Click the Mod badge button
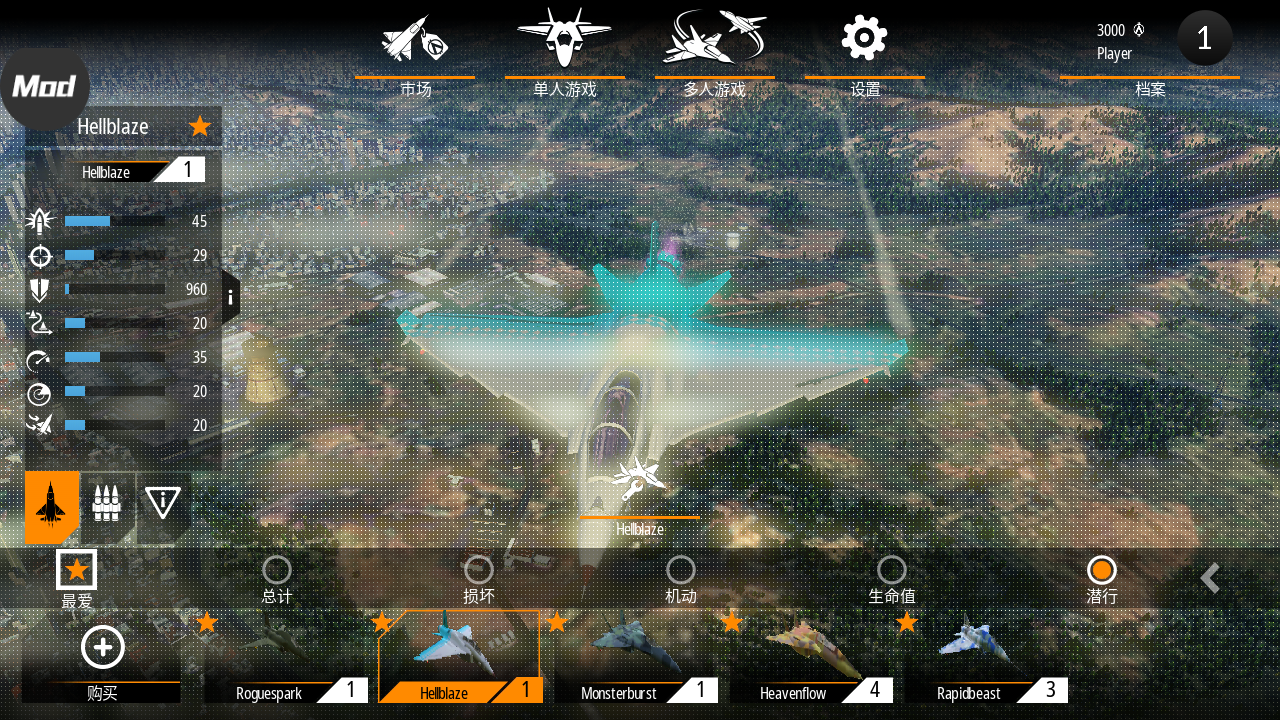 click(44, 88)
